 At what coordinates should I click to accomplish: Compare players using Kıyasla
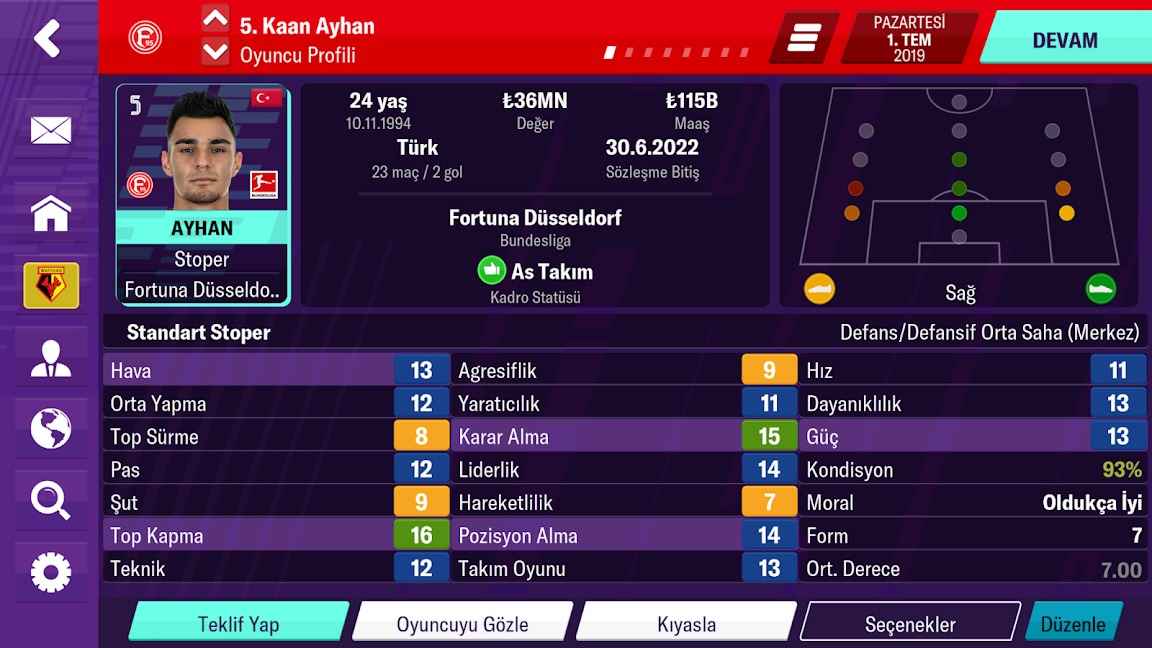coord(686,624)
